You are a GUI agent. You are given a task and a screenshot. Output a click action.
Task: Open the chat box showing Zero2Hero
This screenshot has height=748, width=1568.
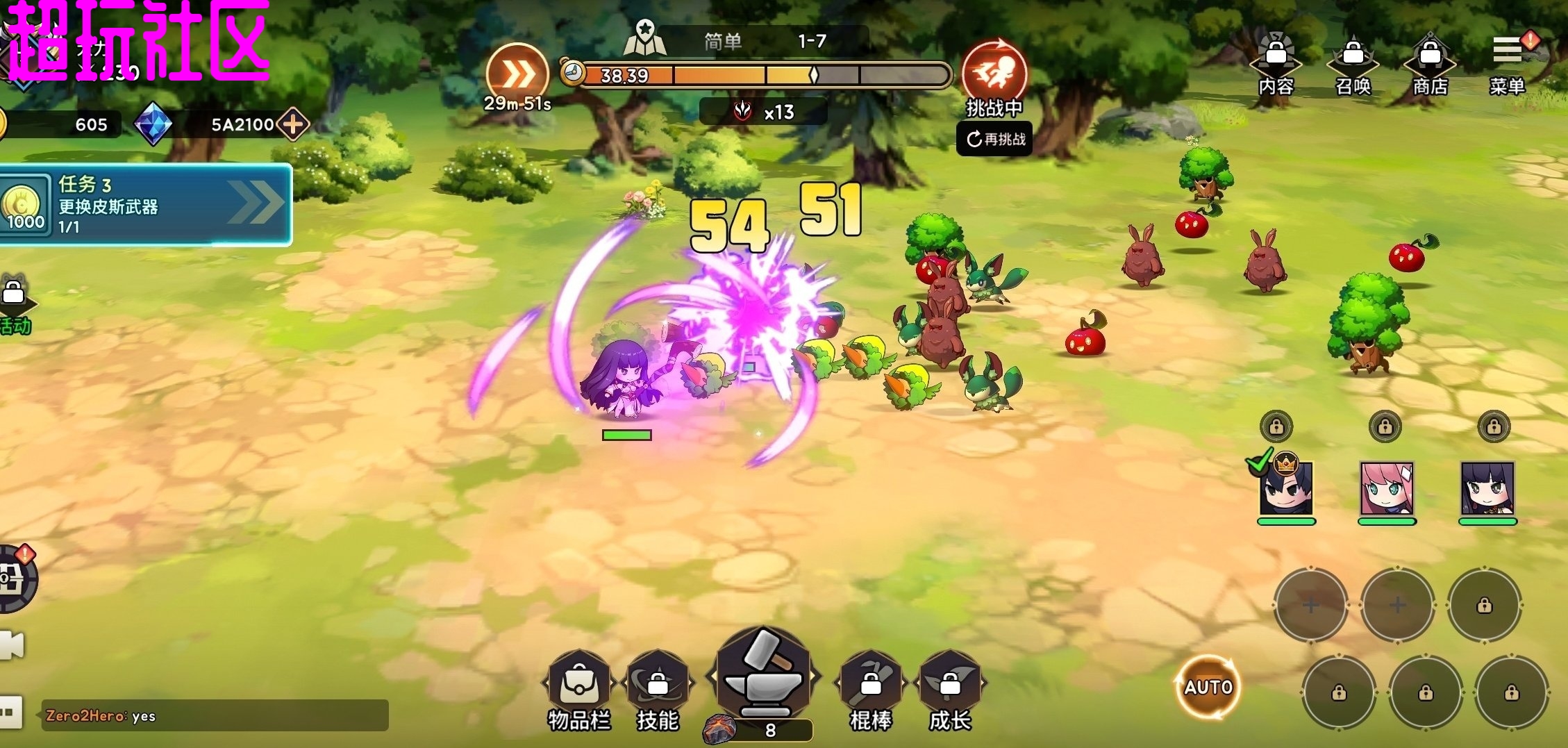(215, 715)
